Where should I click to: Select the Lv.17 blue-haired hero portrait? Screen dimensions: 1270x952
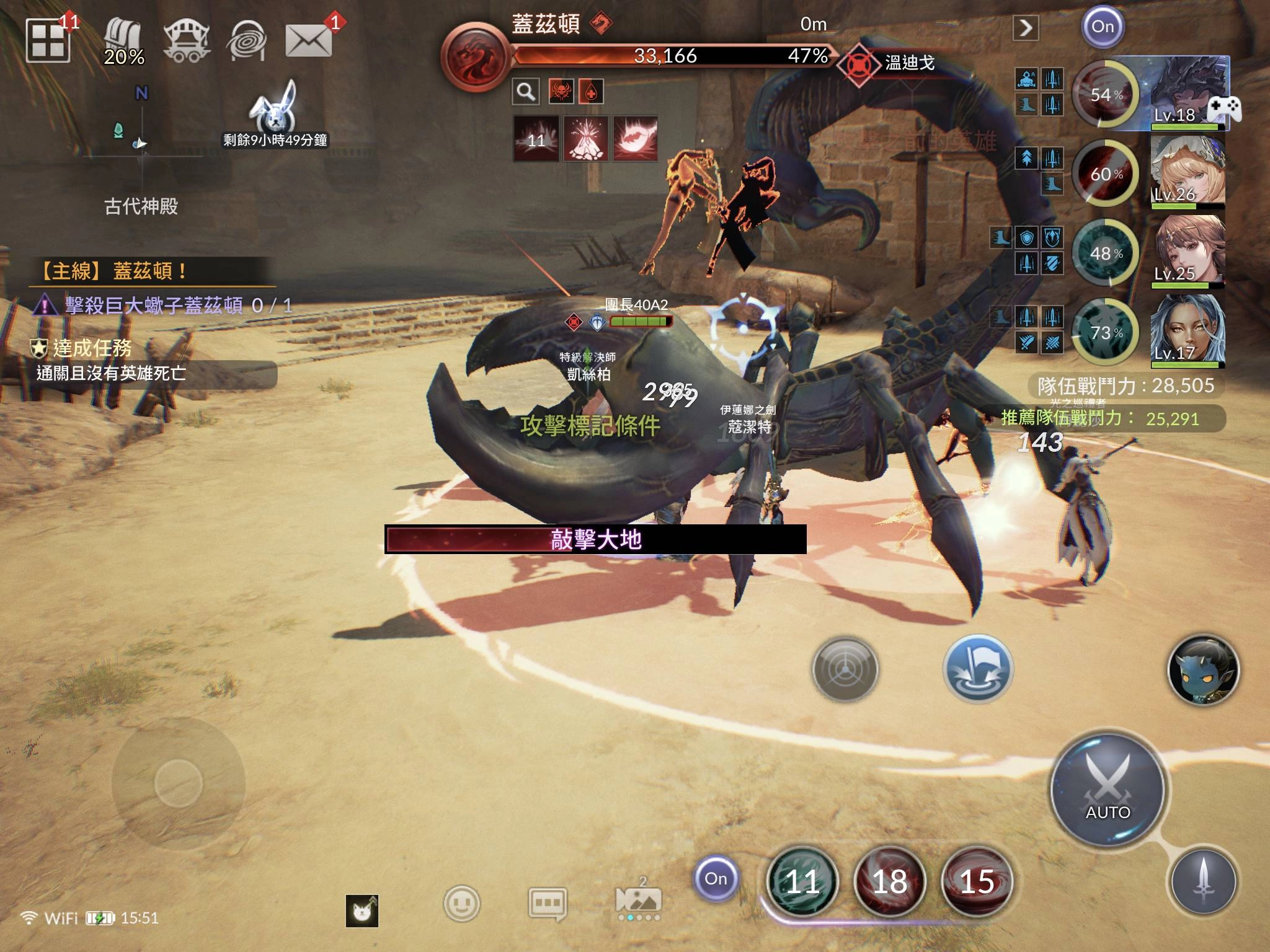pos(1188,330)
